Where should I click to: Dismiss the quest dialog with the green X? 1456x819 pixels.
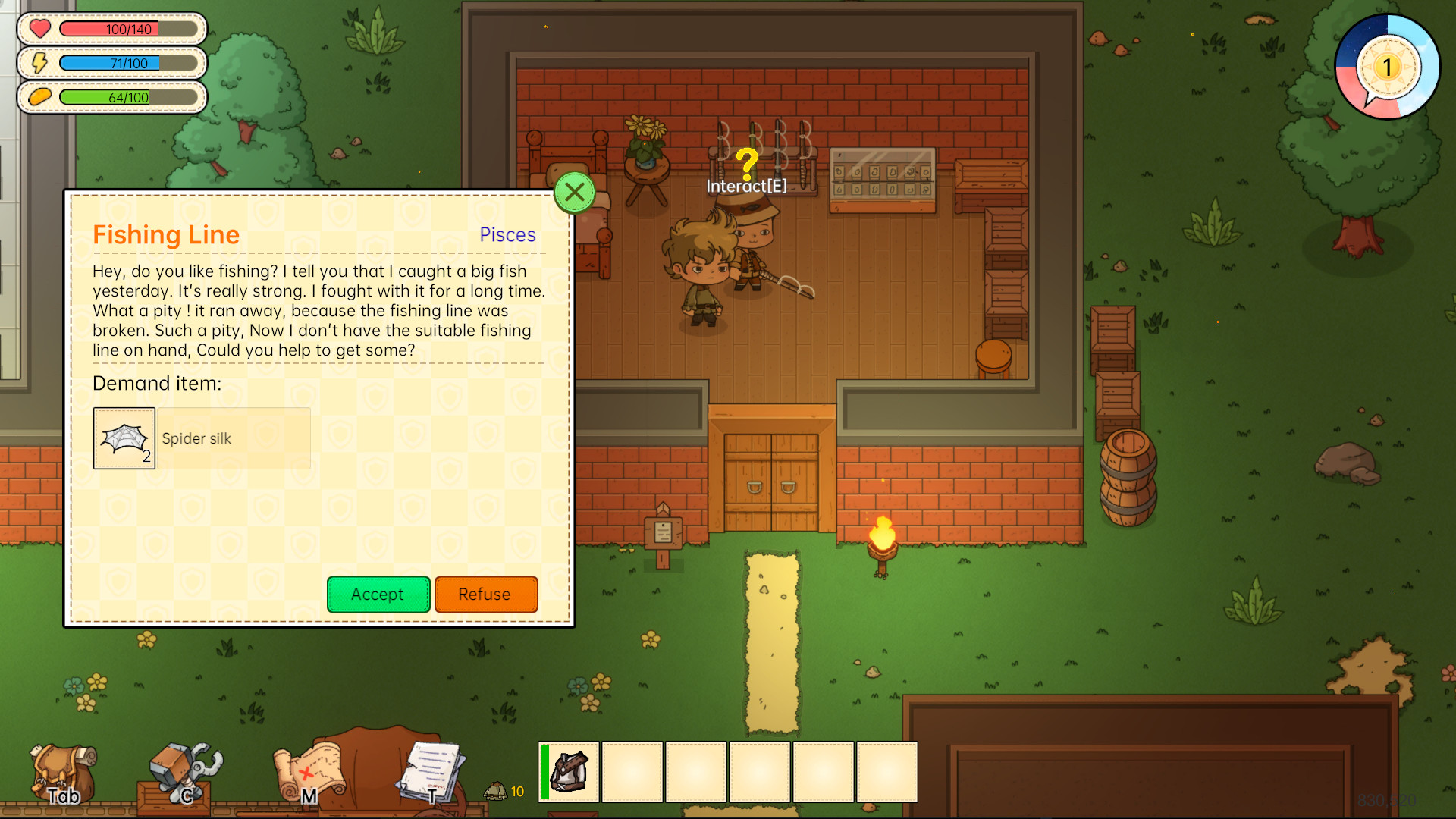pos(574,192)
